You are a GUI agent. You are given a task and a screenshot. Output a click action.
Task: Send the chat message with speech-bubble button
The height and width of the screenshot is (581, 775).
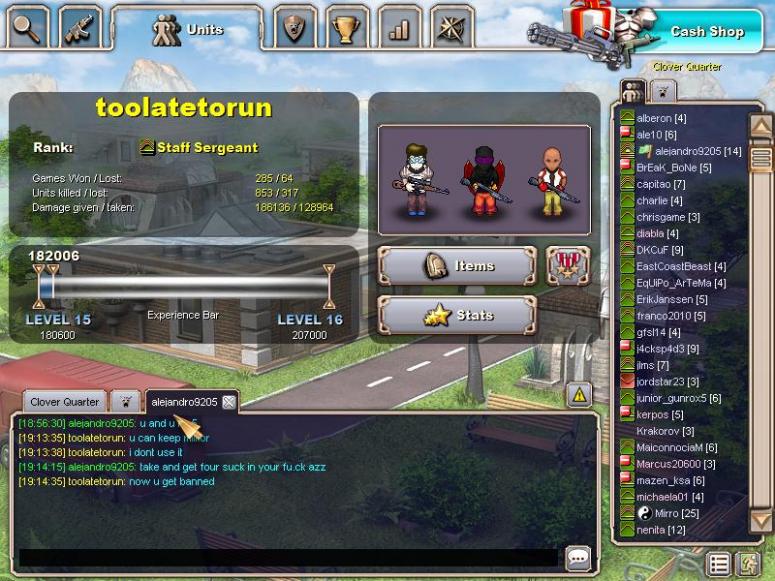click(x=578, y=557)
